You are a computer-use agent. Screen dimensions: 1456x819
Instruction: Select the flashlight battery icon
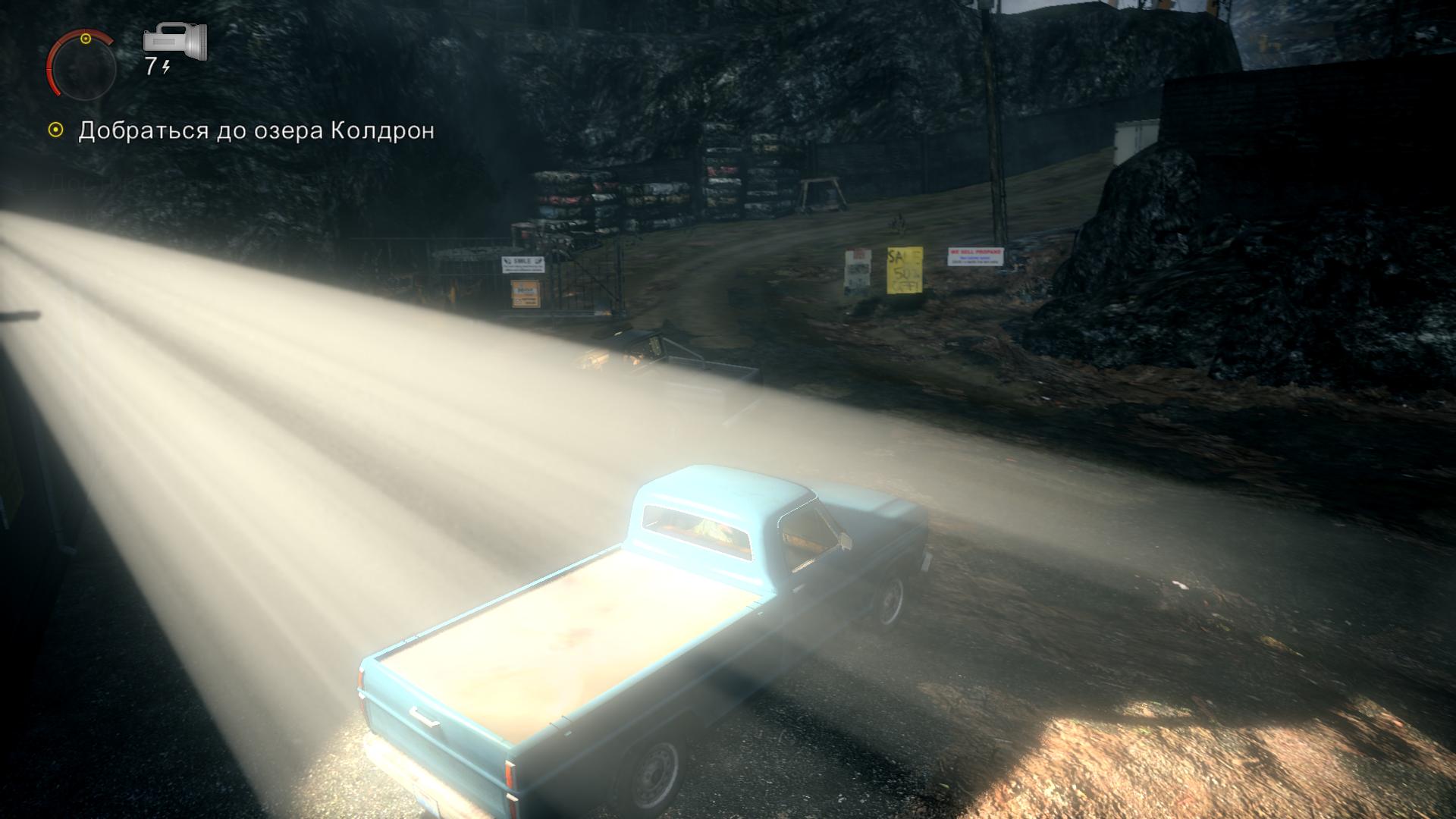point(175,42)
